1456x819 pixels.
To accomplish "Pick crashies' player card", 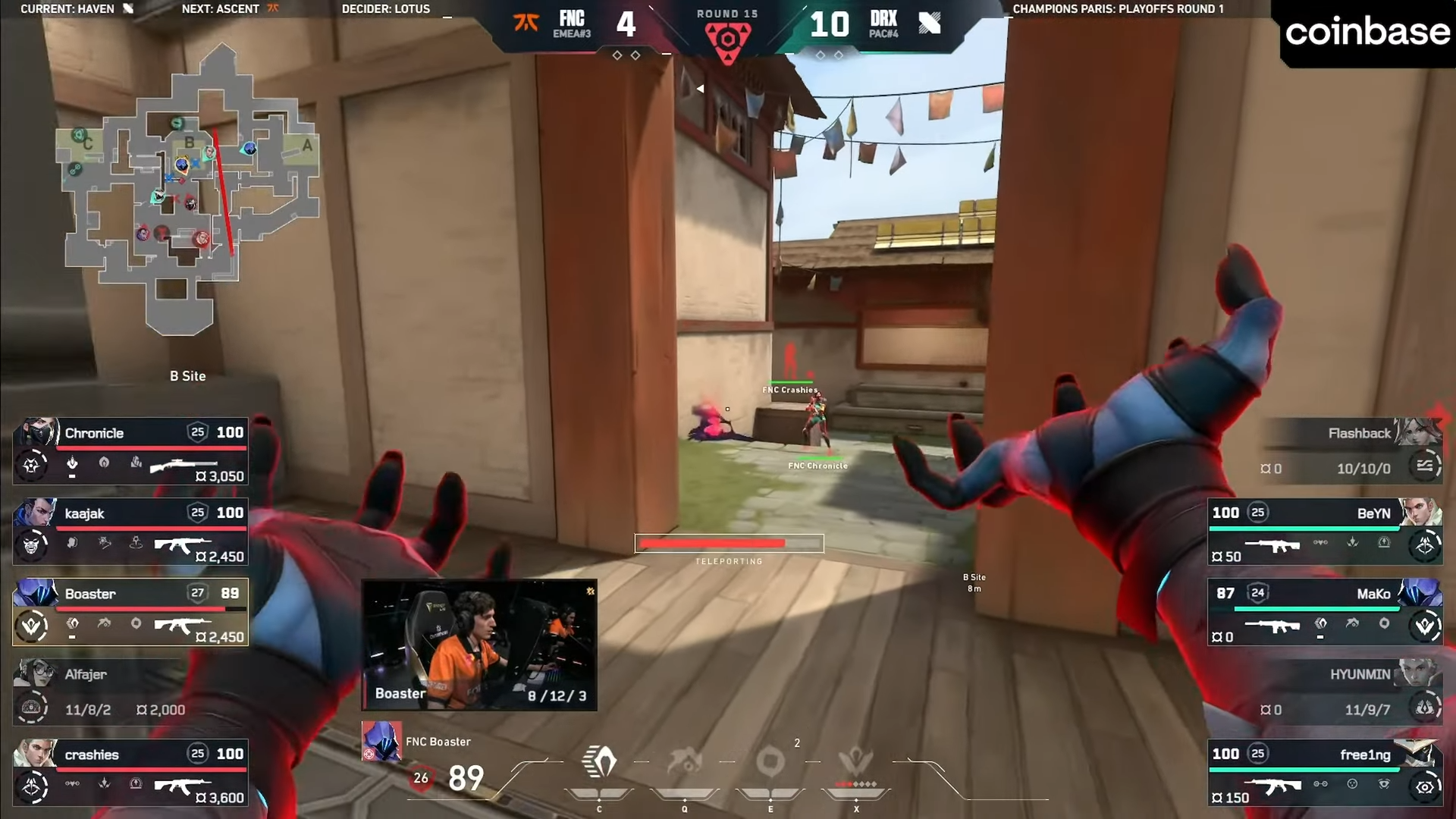I will click(x=130, y=773).
